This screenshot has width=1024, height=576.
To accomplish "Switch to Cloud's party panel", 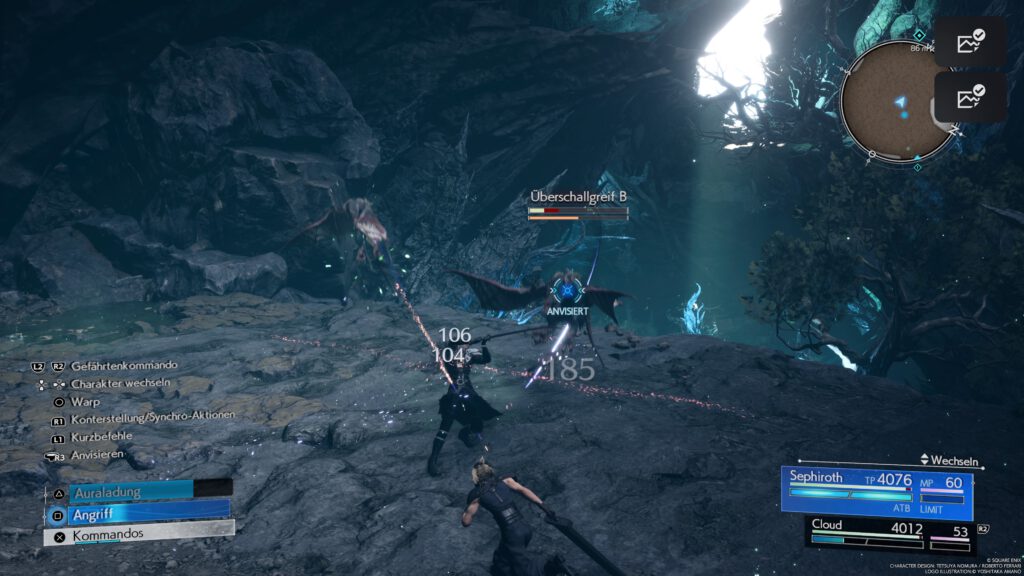I will coord(876,532).
